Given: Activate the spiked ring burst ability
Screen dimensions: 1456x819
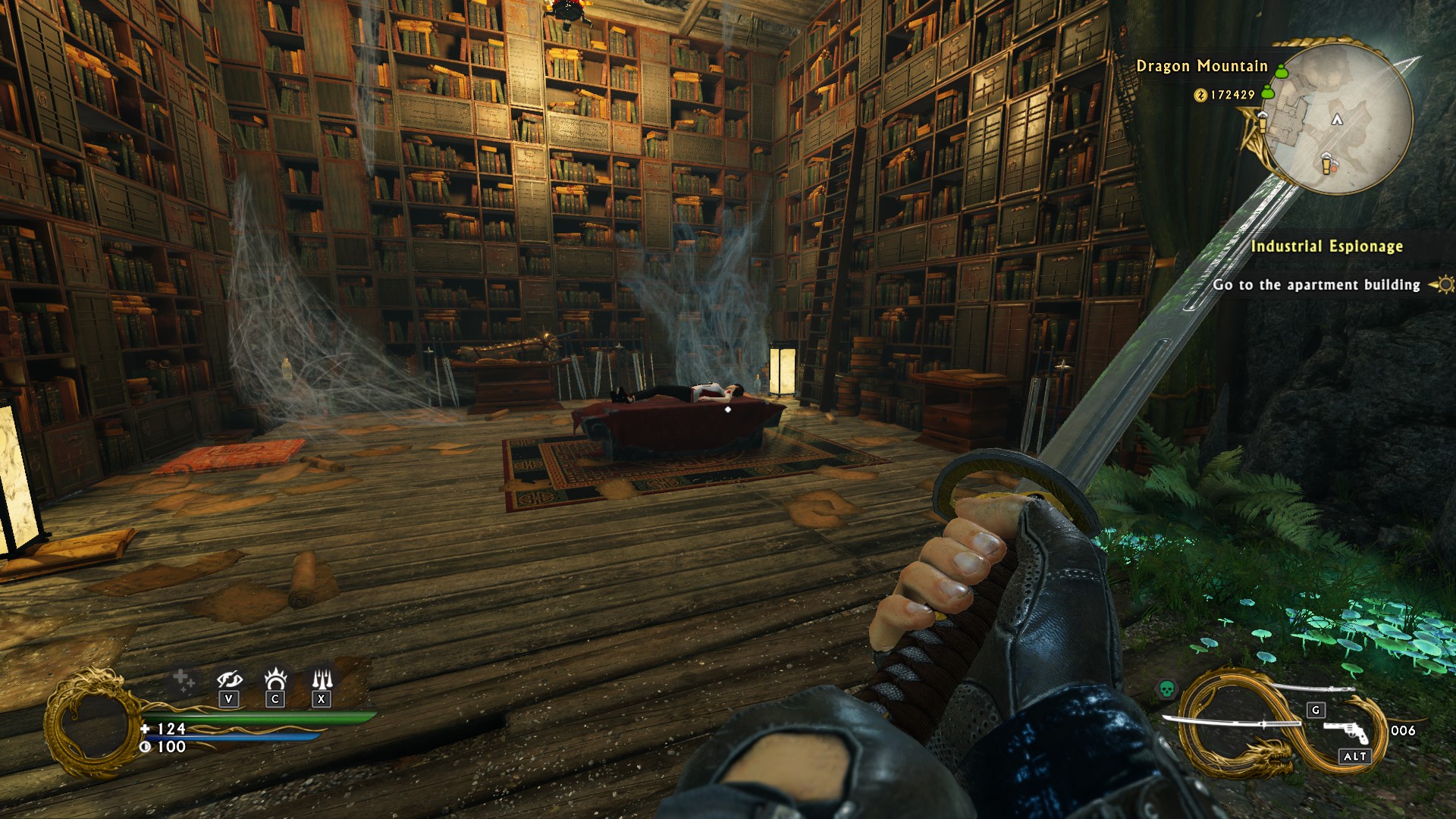Looking at the screenshot, I should [x=275, y=678].
